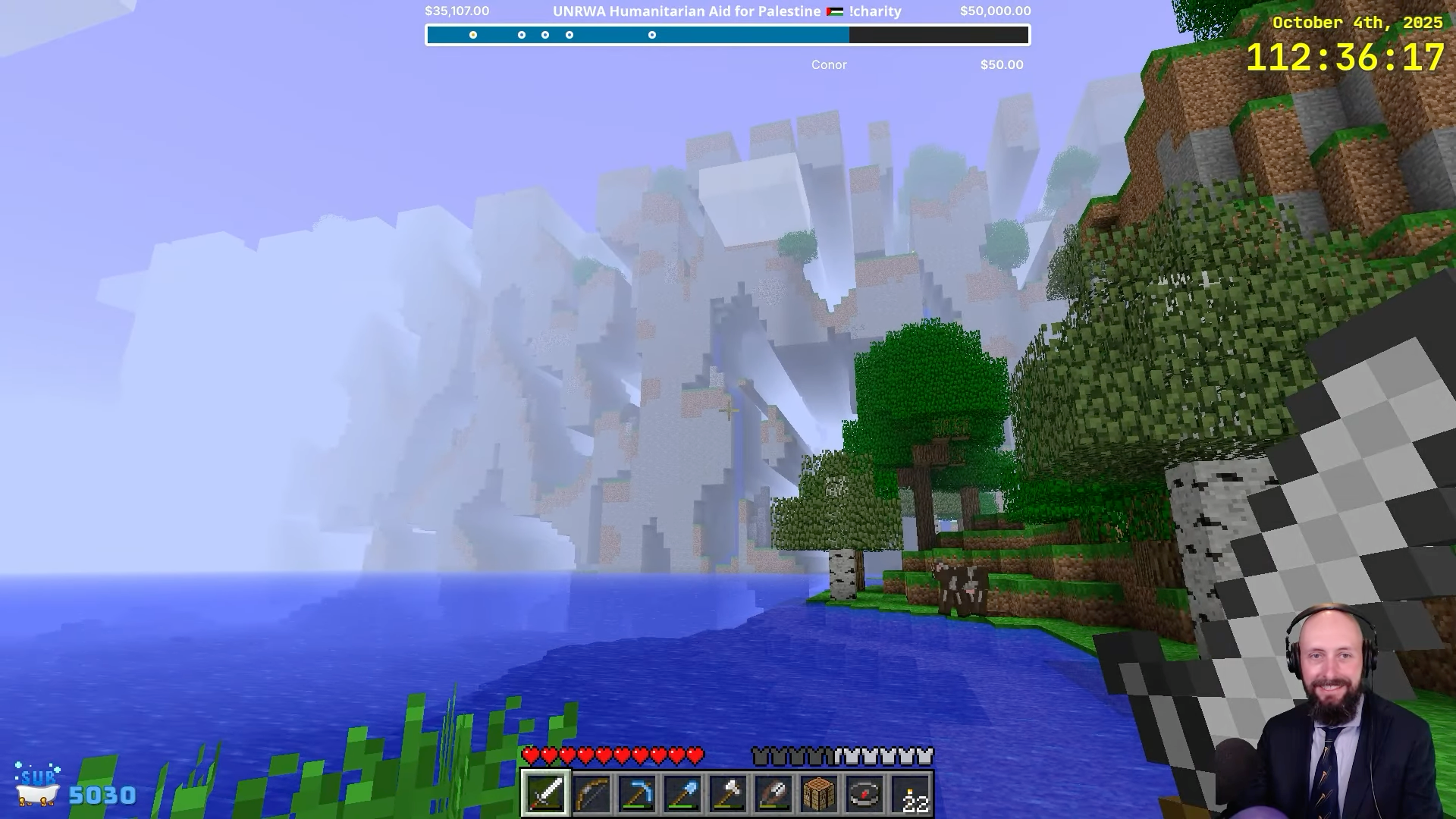The height and width of the screenshot is (819, 1456).
Task: Select the diamond shovel slot
Action: point(682,794)
